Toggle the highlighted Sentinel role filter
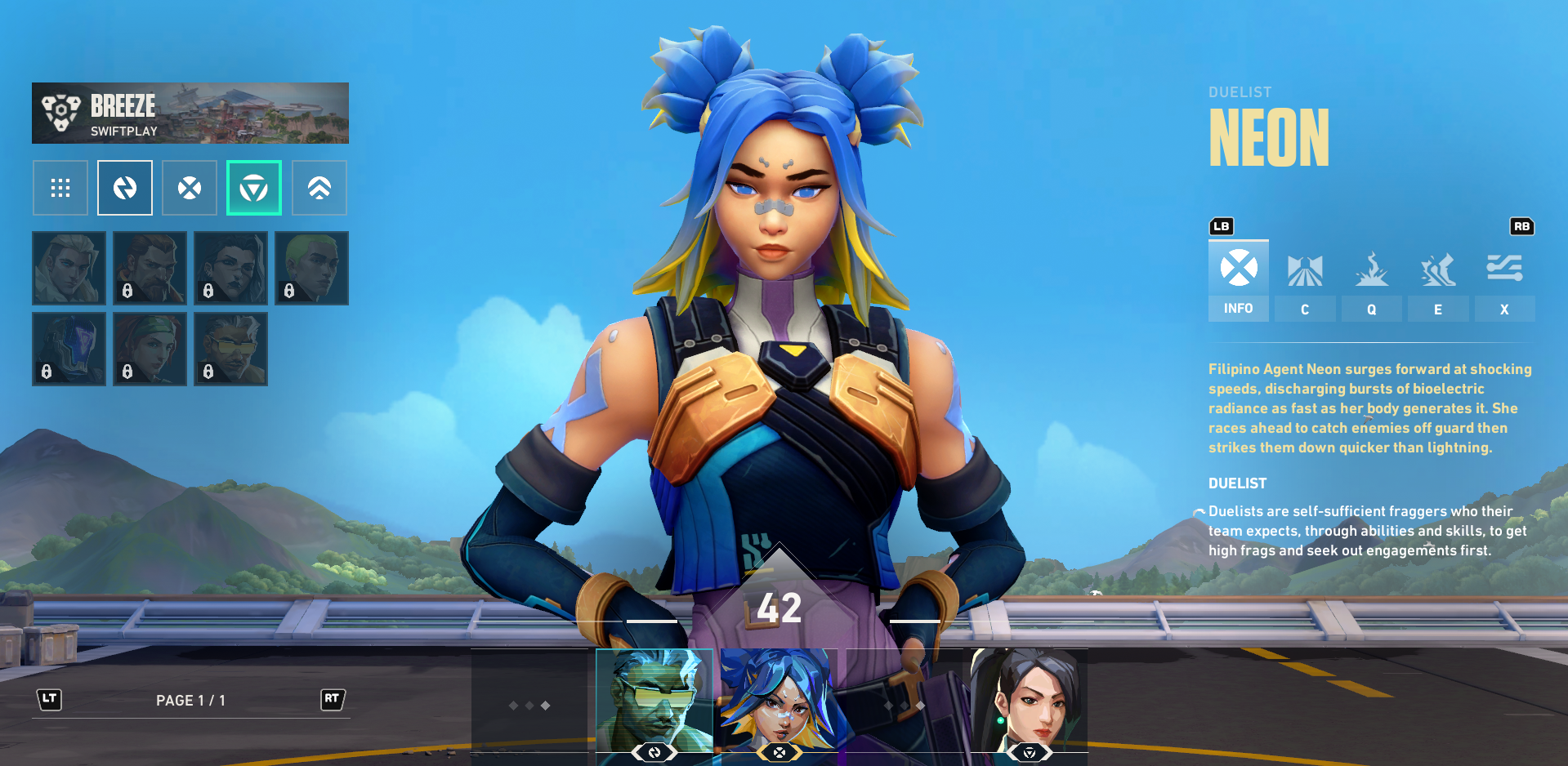Screen dimensions: 1568x766 tap(254, 188)
